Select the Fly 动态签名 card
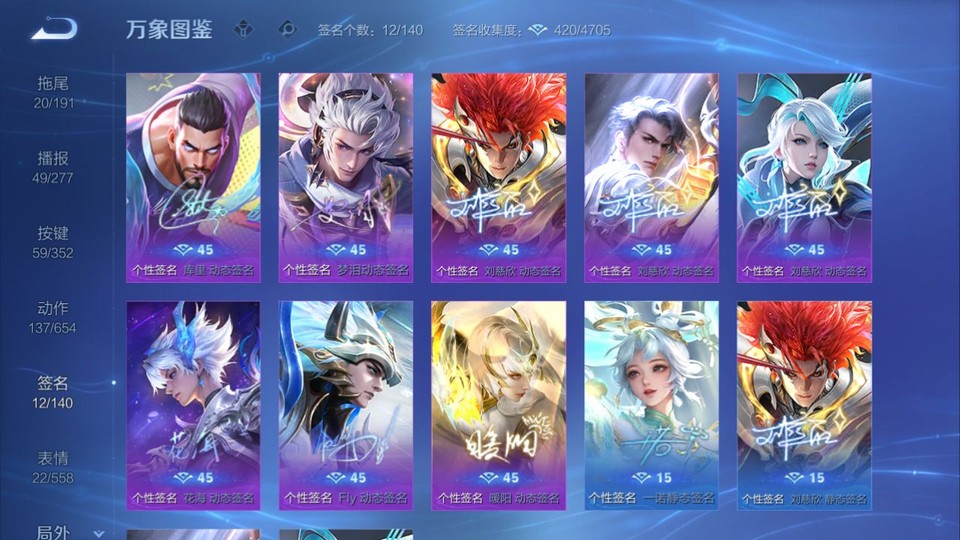The height and width of the screenshot is (540, 960). [x=346, y=405]
